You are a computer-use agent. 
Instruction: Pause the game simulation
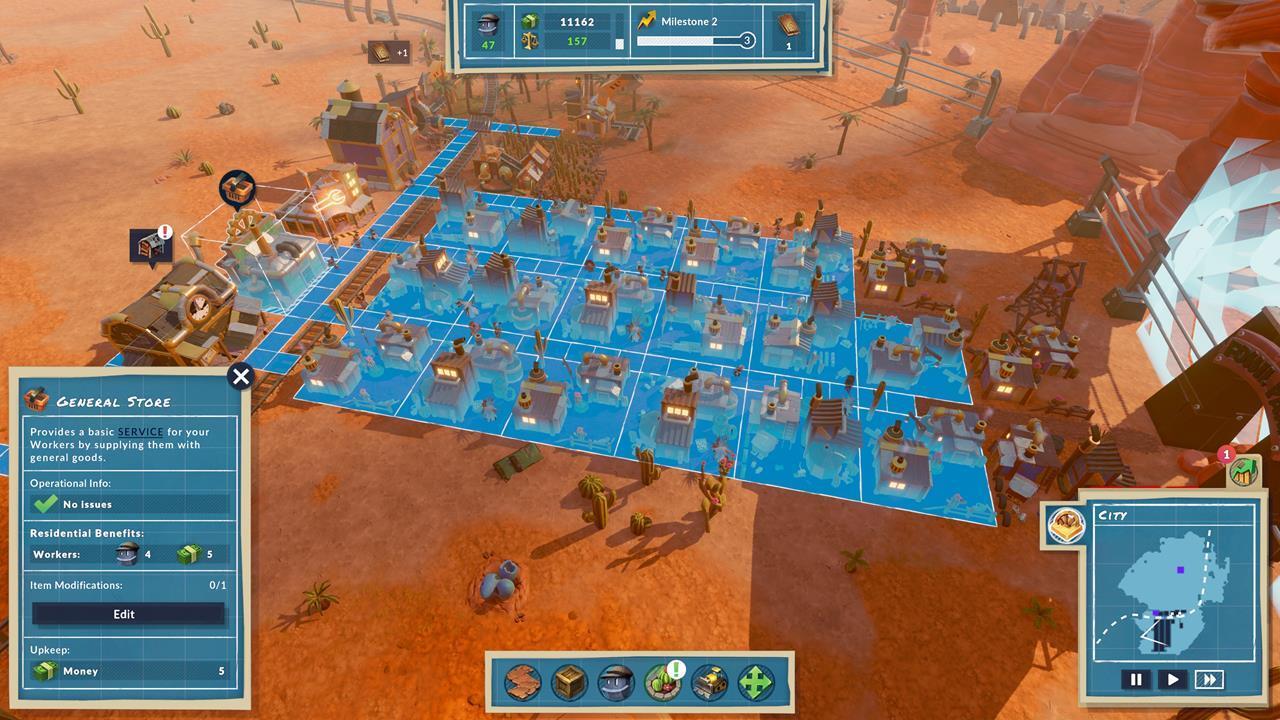tap(1137, 679)
